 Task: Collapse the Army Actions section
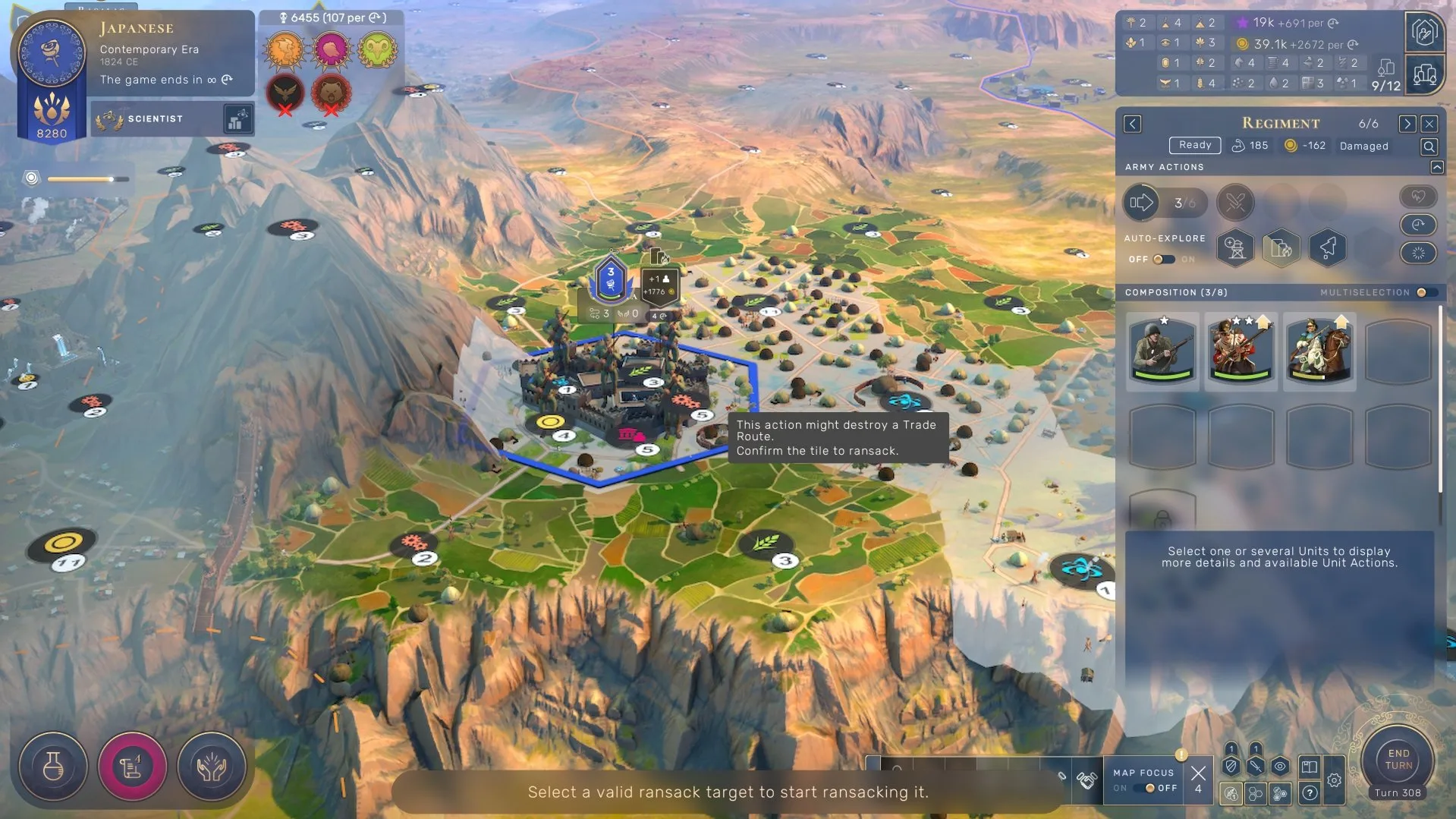[1436, 167]
